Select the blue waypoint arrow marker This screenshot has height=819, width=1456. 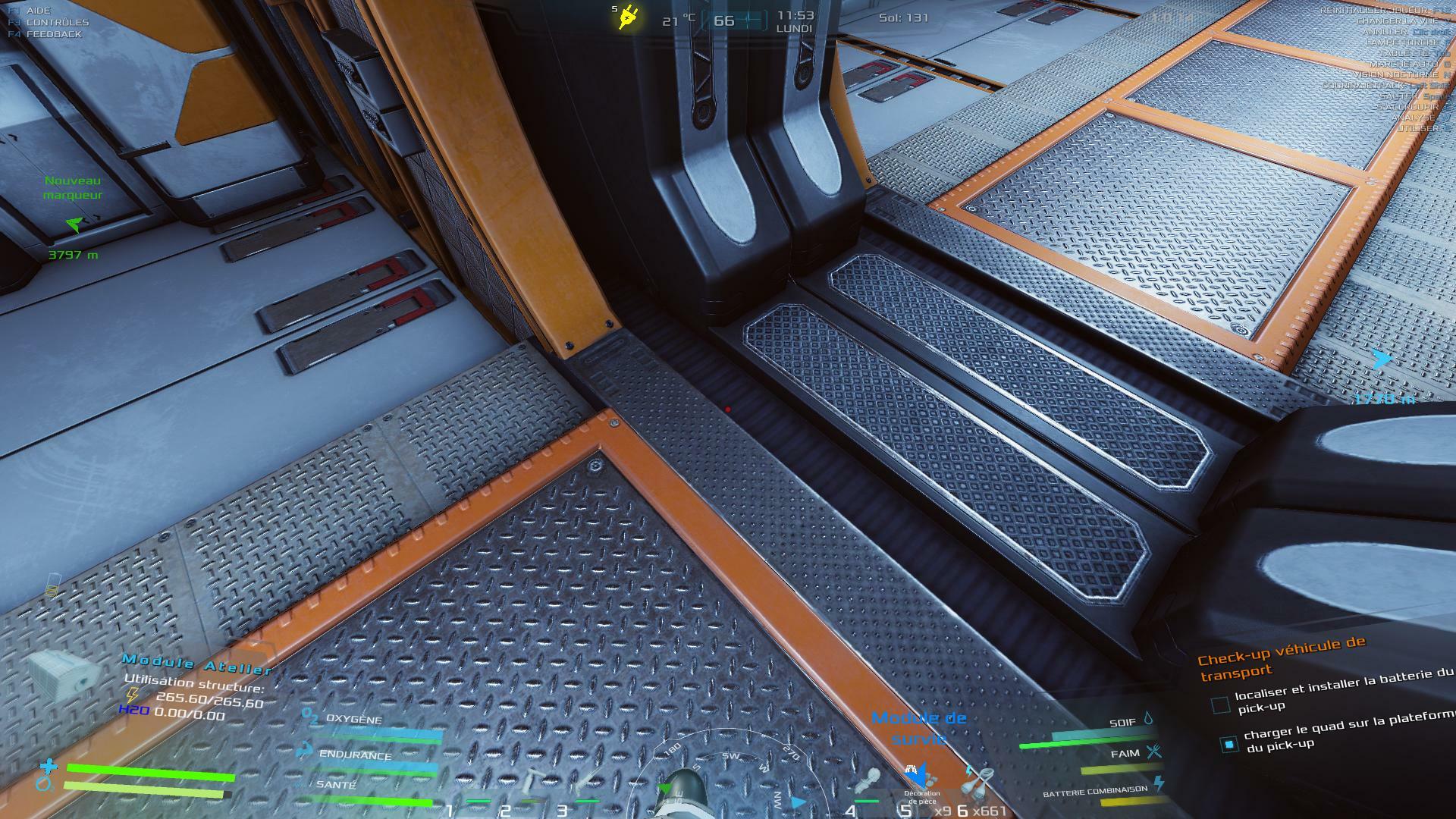[1381, 359]
